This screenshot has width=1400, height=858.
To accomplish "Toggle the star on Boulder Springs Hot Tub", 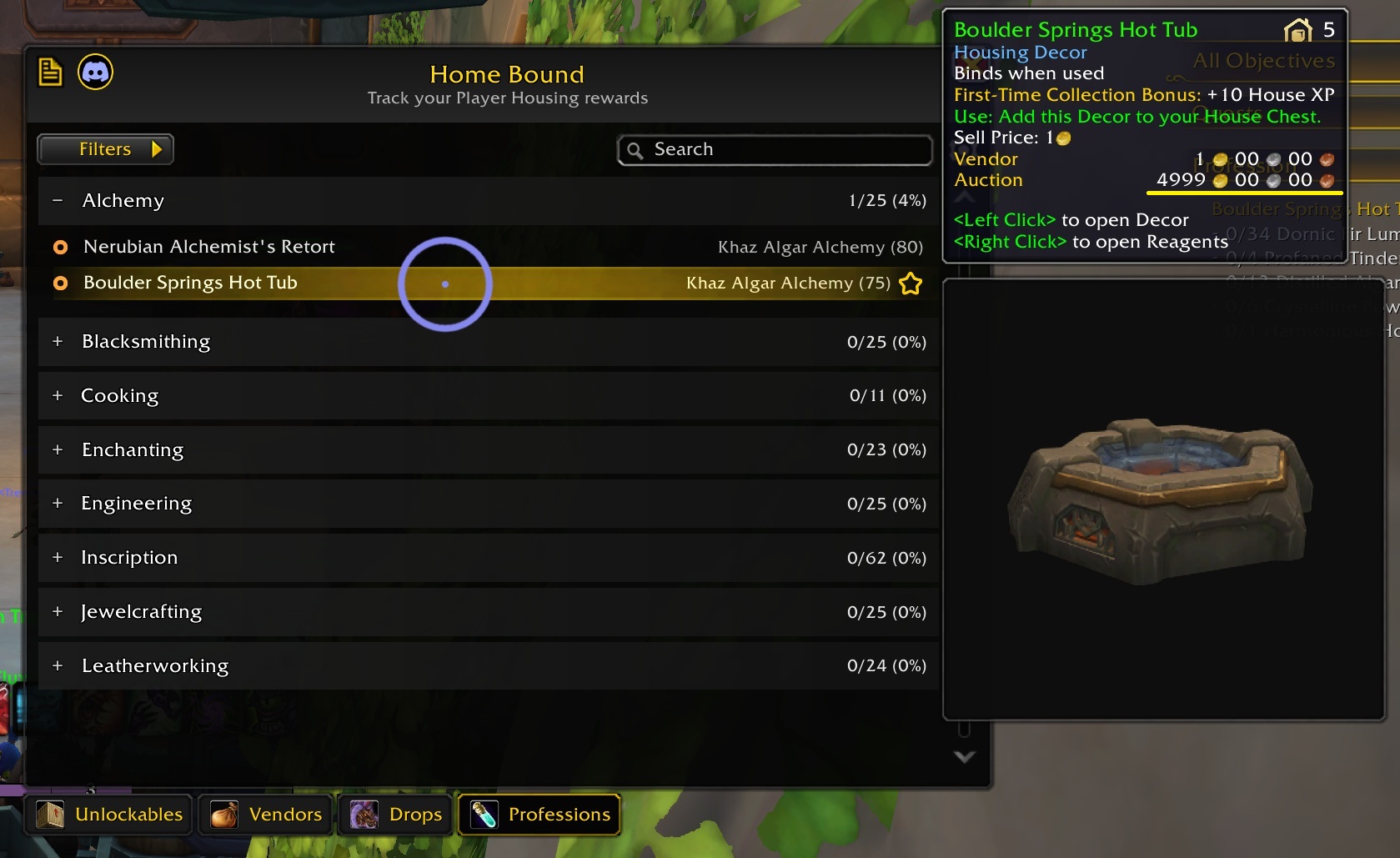I will pyautogui.click(x=911, y=284).
